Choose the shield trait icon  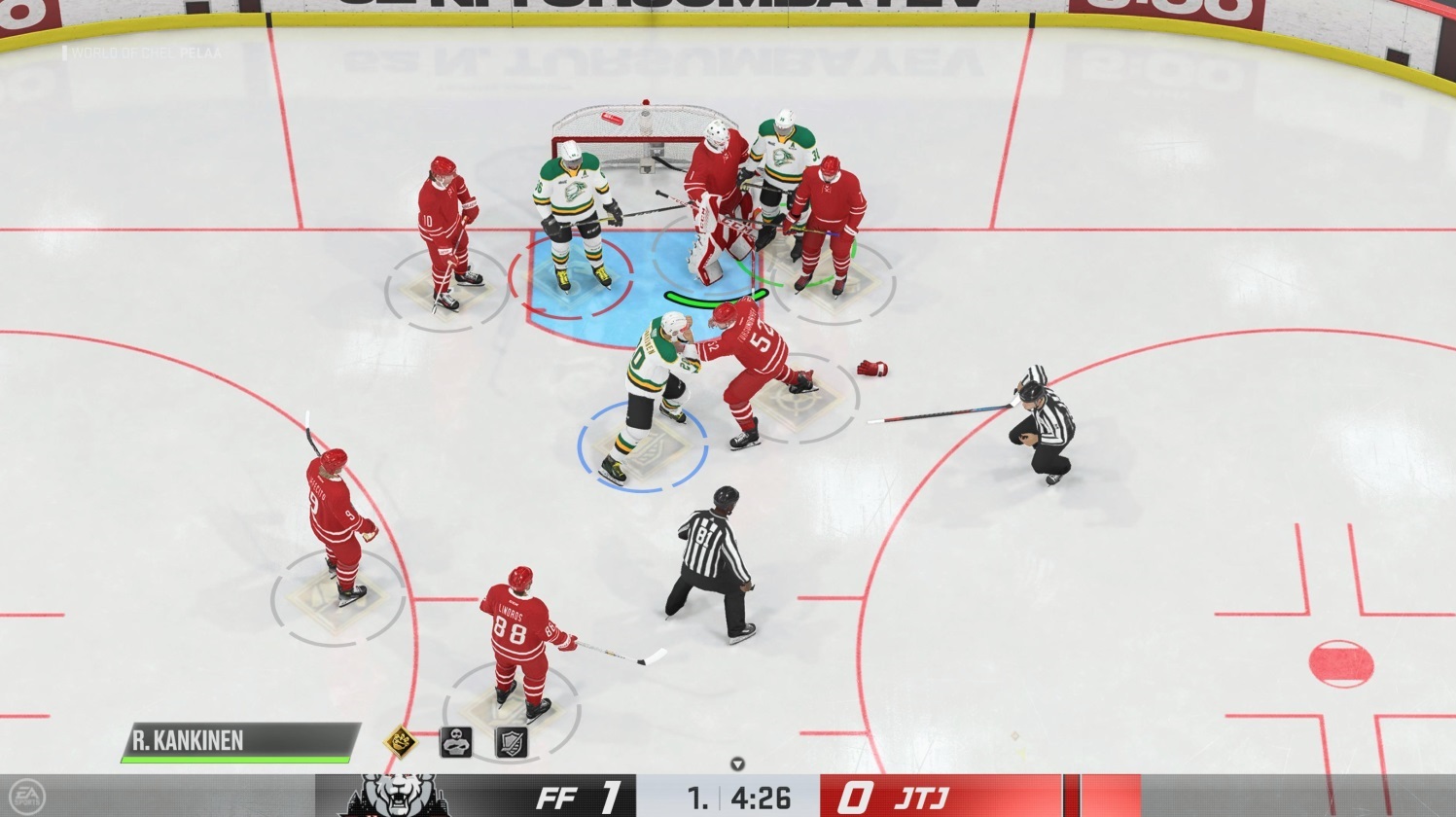click(512, 742)
